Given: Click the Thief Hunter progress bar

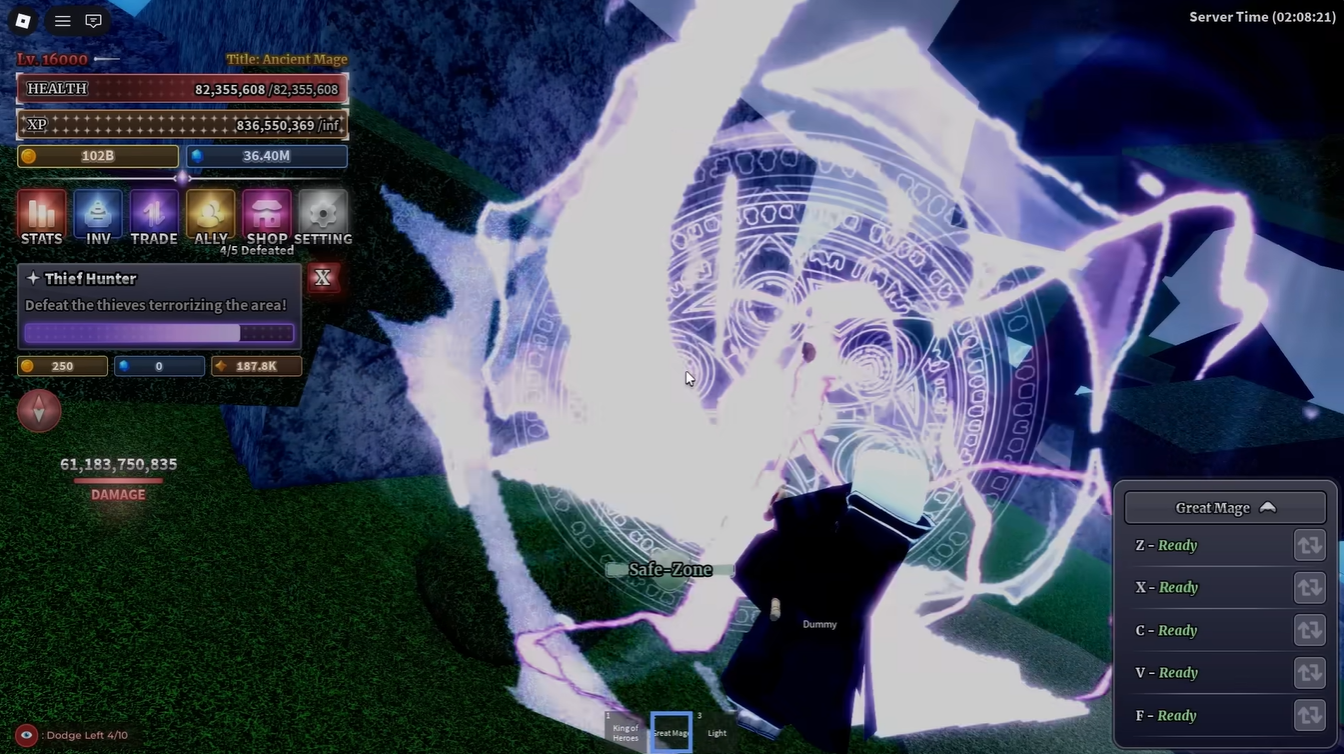Looking at the screenshot, I should (x=158, y=332).
